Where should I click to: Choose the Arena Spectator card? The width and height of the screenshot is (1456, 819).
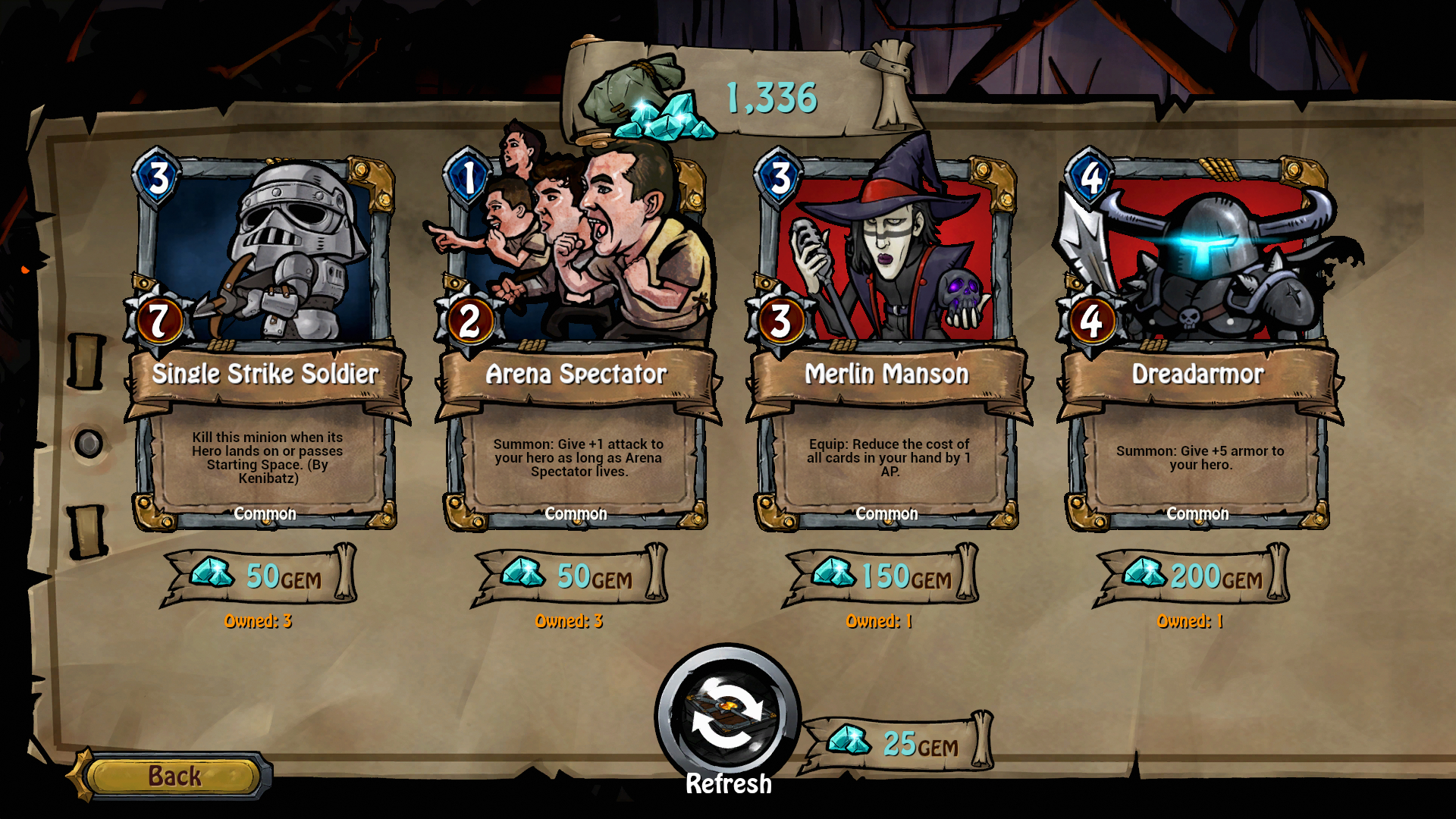pos(576,341)
